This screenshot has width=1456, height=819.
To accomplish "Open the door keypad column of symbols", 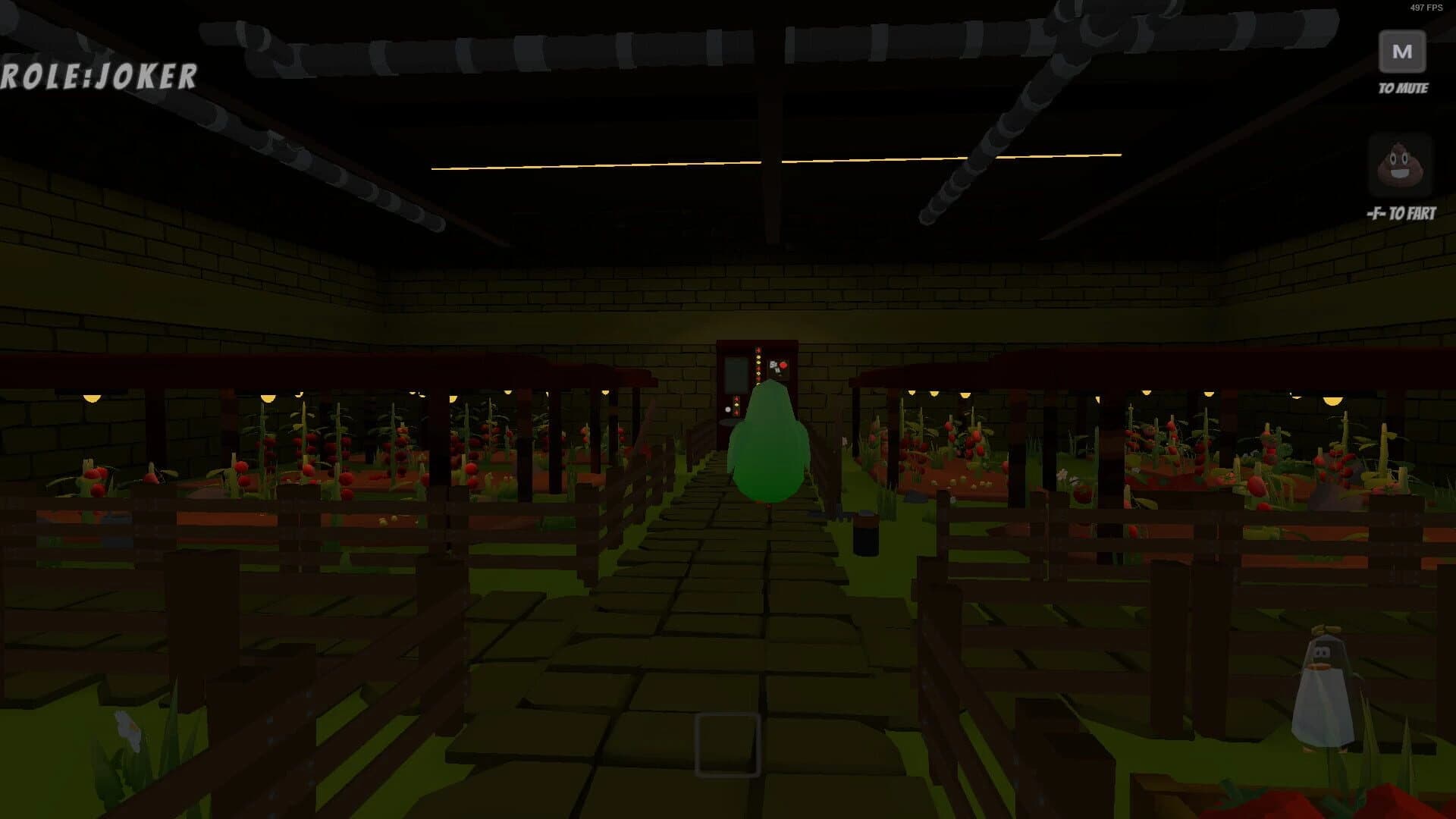I will point(758,368).
